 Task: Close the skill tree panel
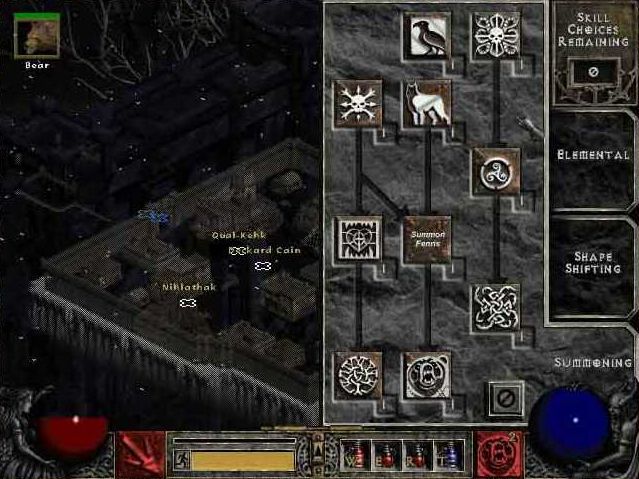(x=505, y=398)
